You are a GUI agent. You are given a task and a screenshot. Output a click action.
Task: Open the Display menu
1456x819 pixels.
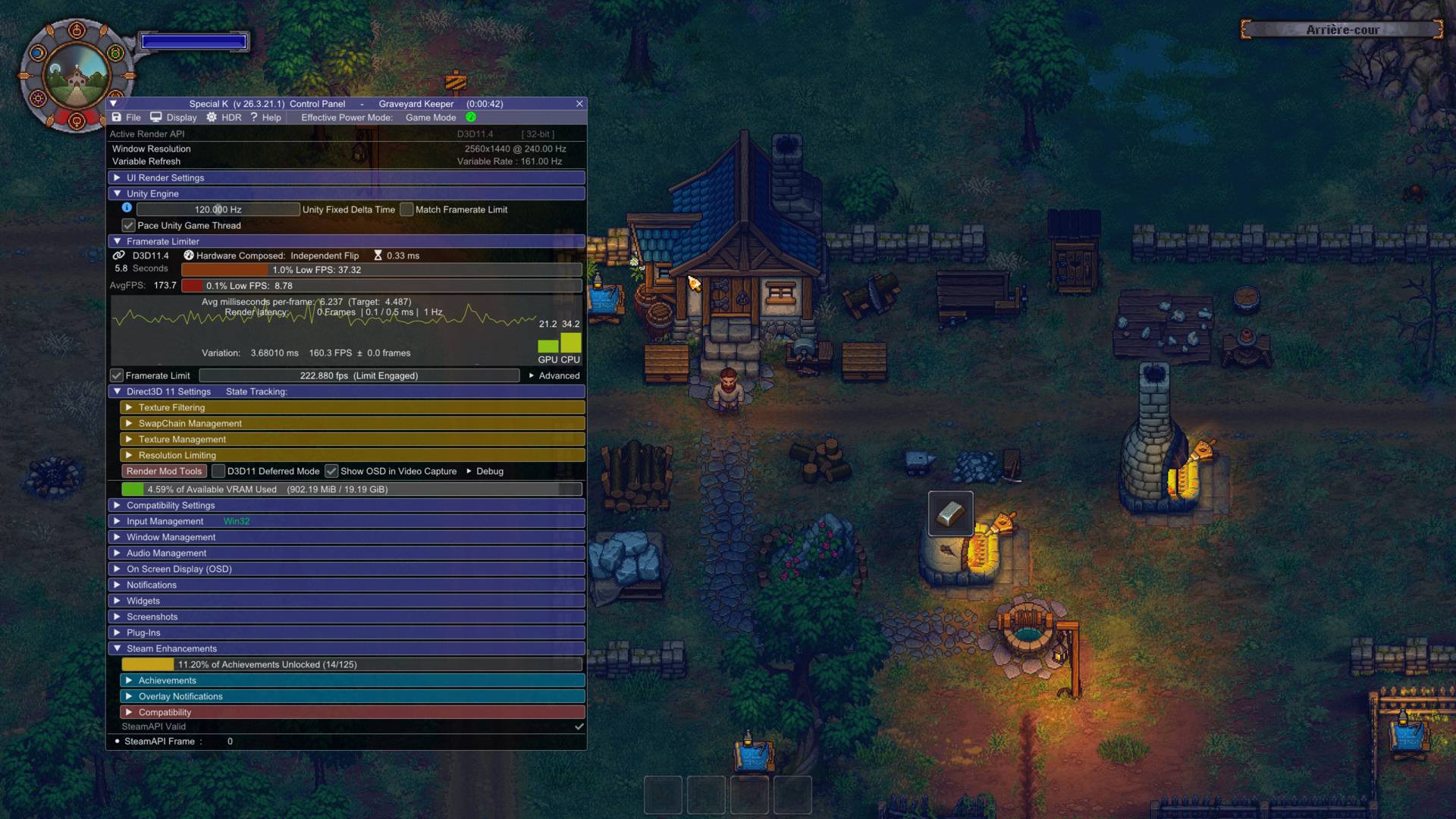click(174, 118)
